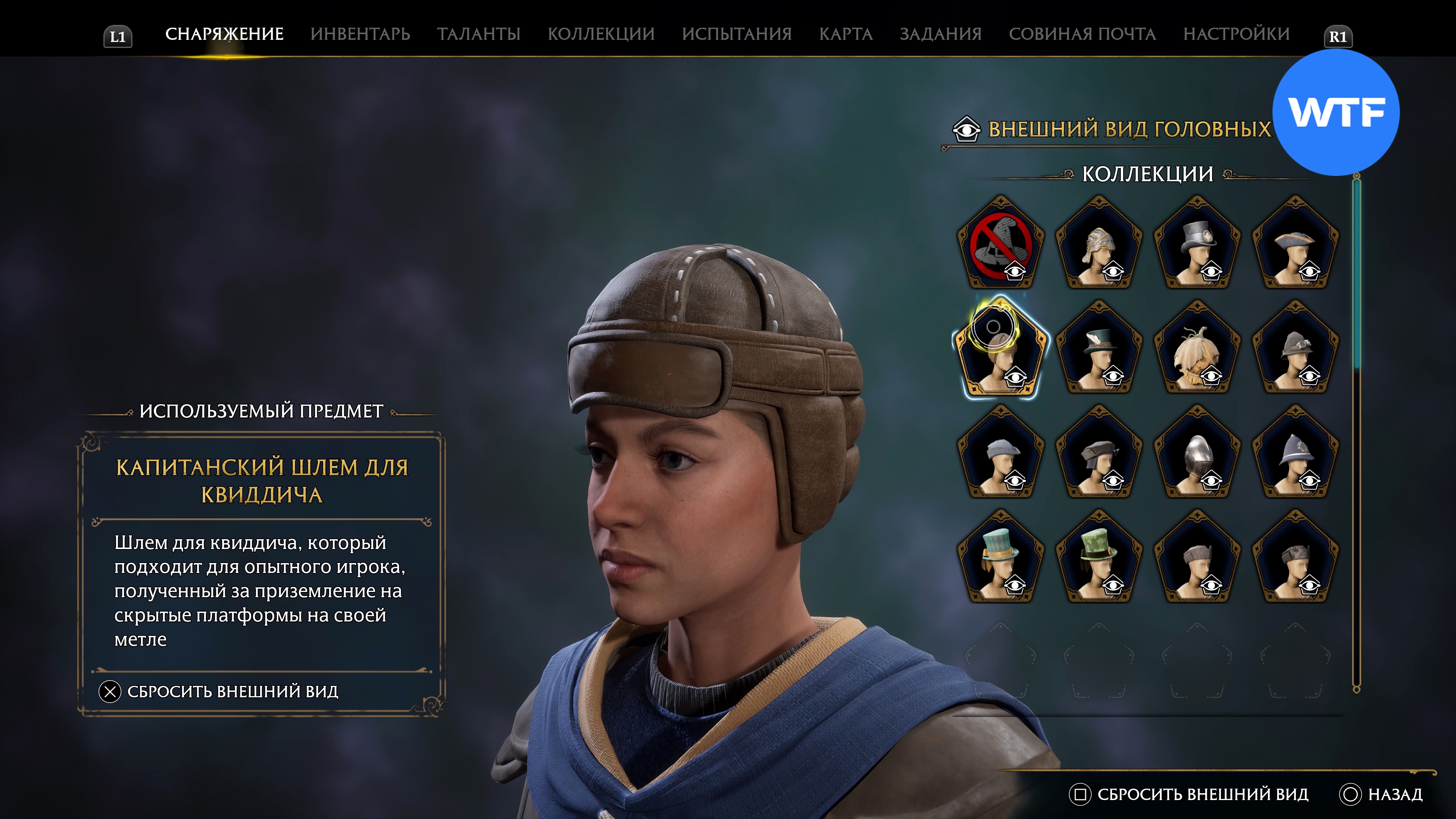Switch to the ЗАДАНИЯ tab
Screen dimensions: 1456x819
click(940, 34)
